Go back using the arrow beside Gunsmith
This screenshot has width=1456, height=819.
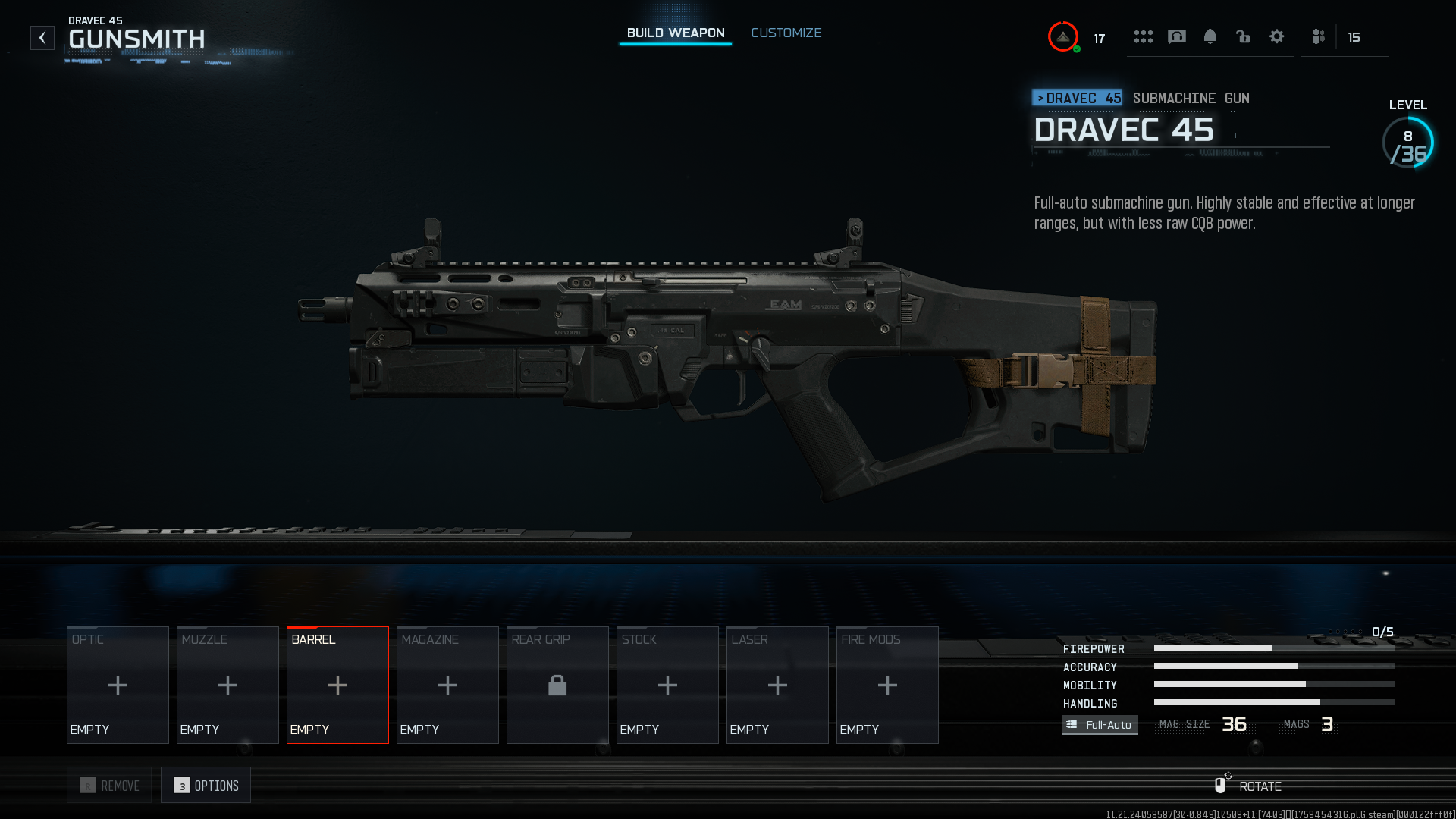coord(42,37)
